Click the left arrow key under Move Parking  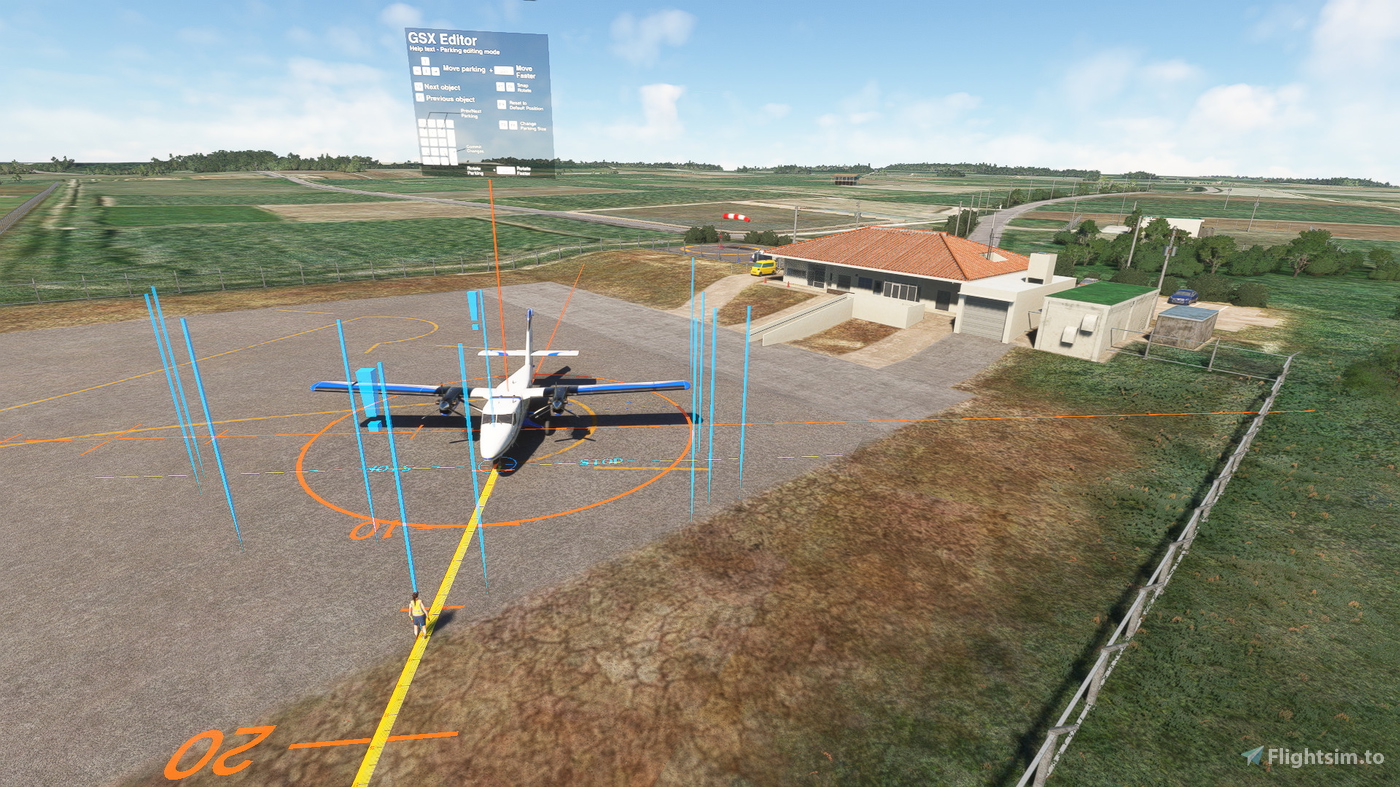[x=416, y=70]
